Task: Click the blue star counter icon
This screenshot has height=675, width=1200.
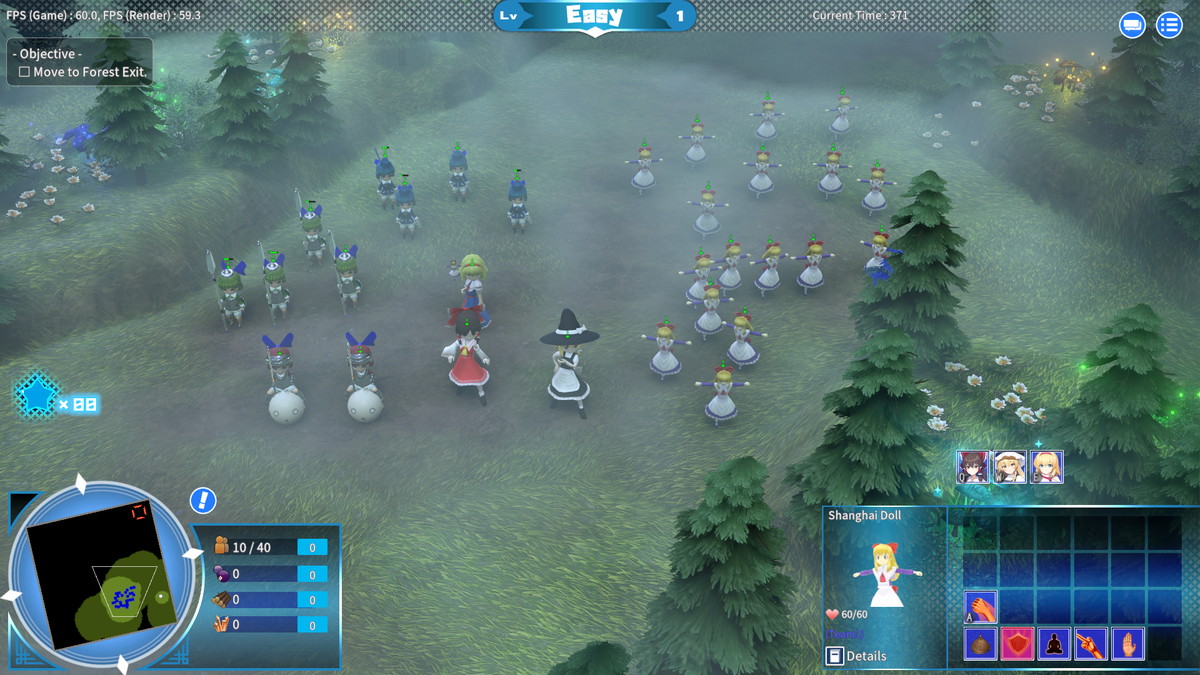Action: [x=37, y=397]
